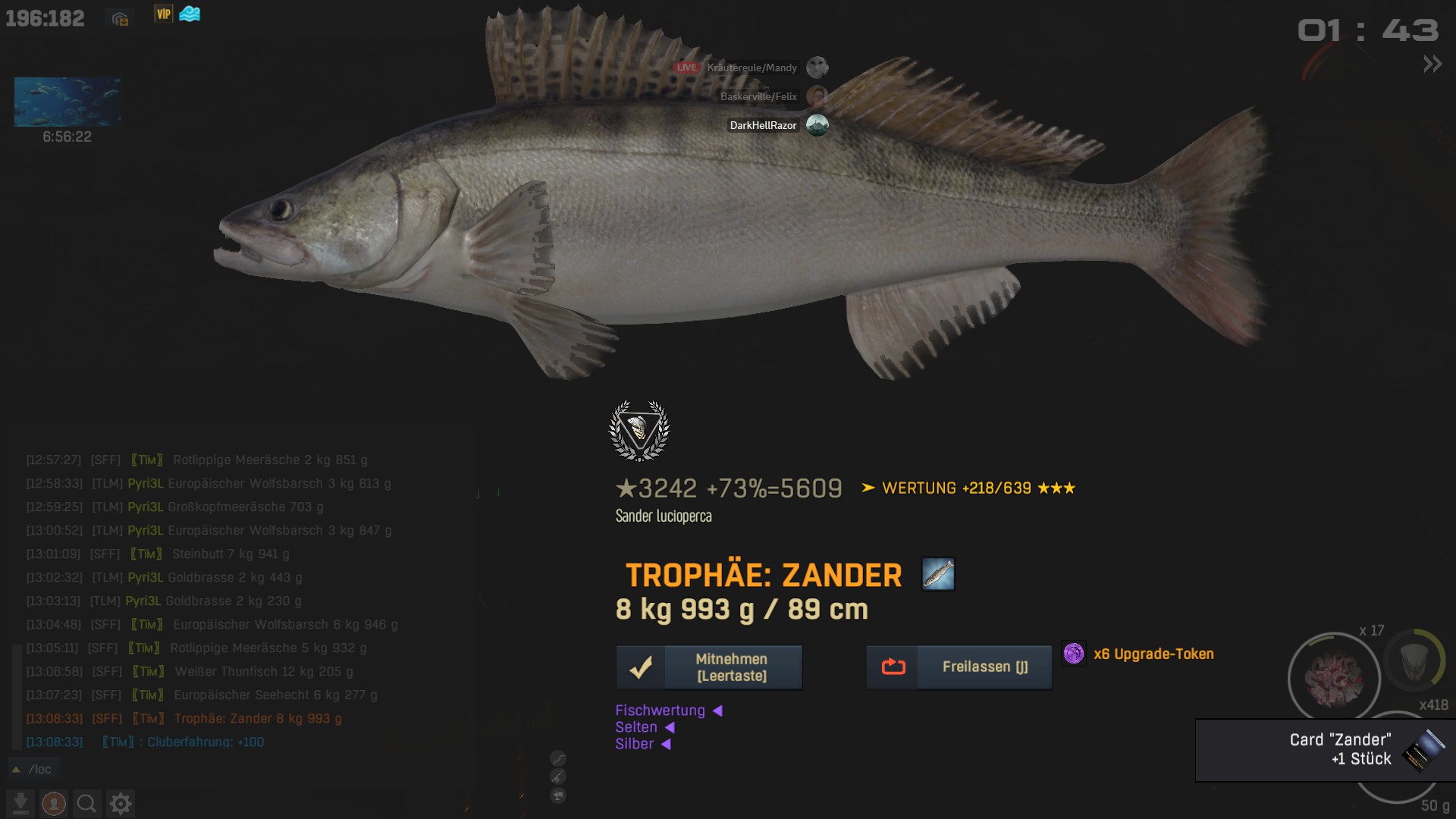Choose Baskerville/Felix from the player list
Image resolution: width=1456 pixels, height=819 pixels.
click(x=758, y=96)
